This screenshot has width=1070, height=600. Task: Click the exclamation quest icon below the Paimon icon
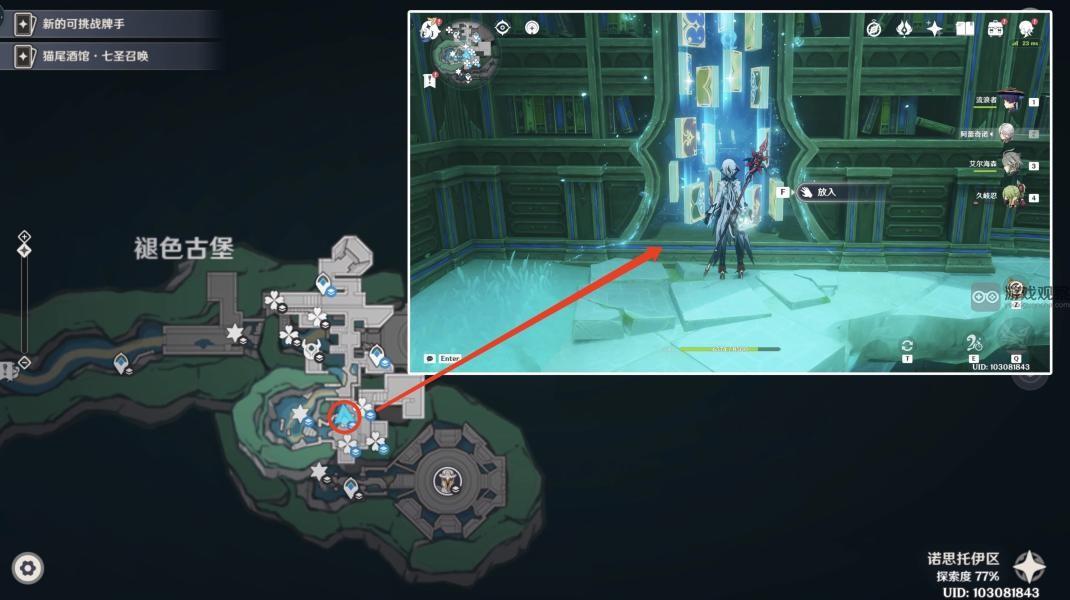431,80
